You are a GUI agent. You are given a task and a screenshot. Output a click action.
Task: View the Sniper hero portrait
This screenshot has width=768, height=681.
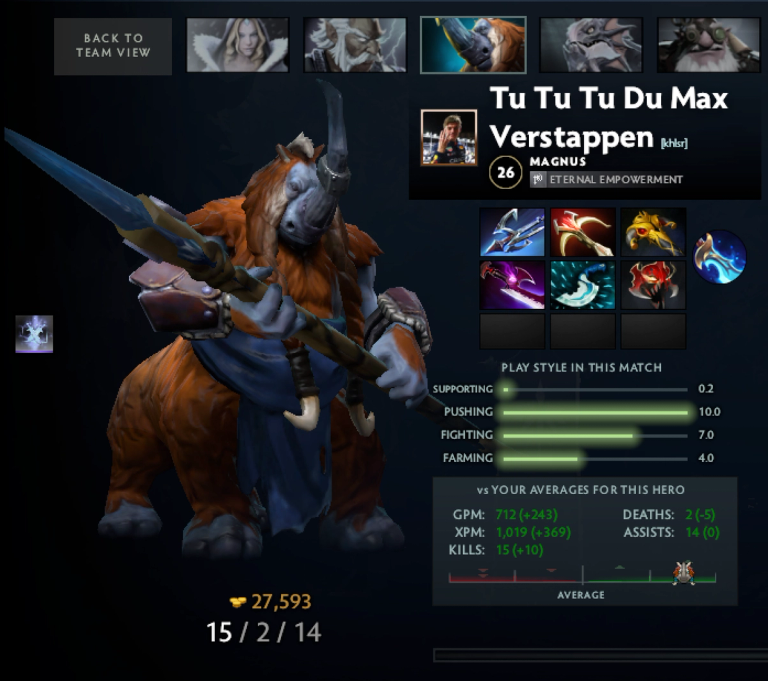[x=708, y=45]
